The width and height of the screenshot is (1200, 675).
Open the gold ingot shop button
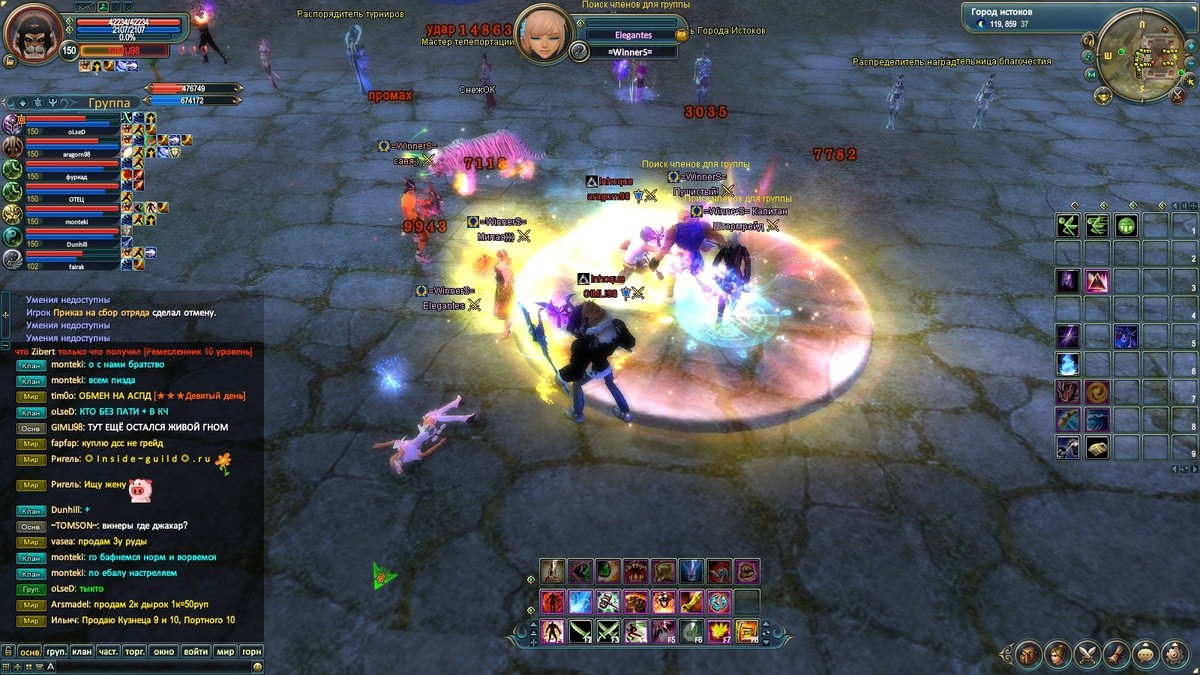pos(1104,95)
